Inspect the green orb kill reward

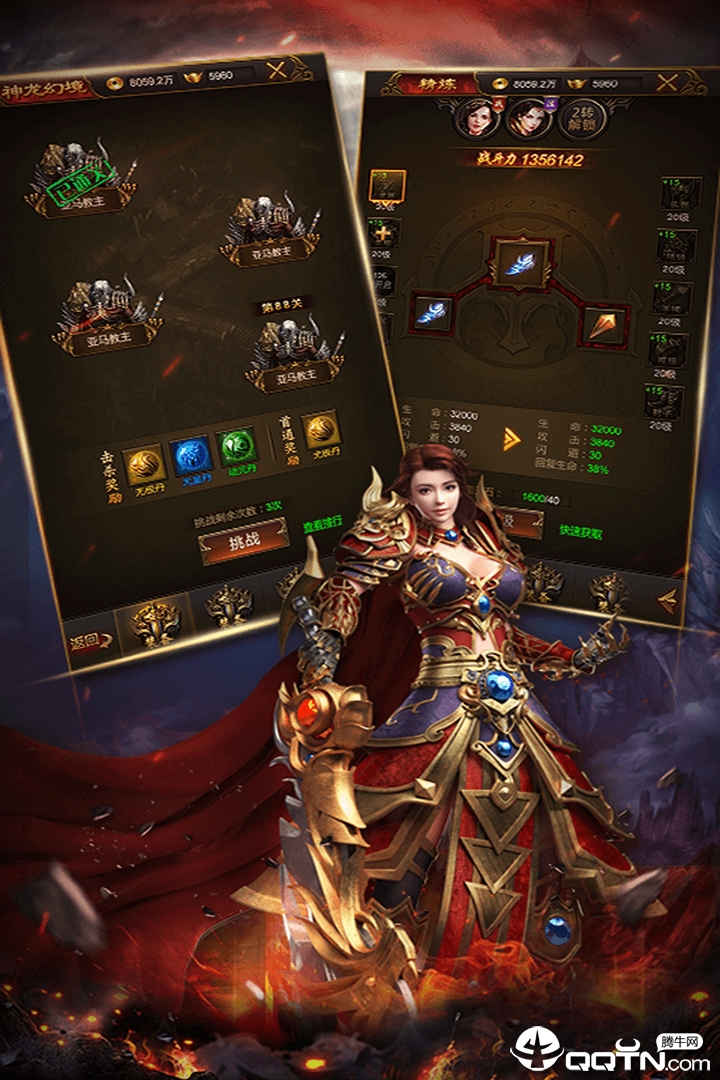click(x=238, y=447)
